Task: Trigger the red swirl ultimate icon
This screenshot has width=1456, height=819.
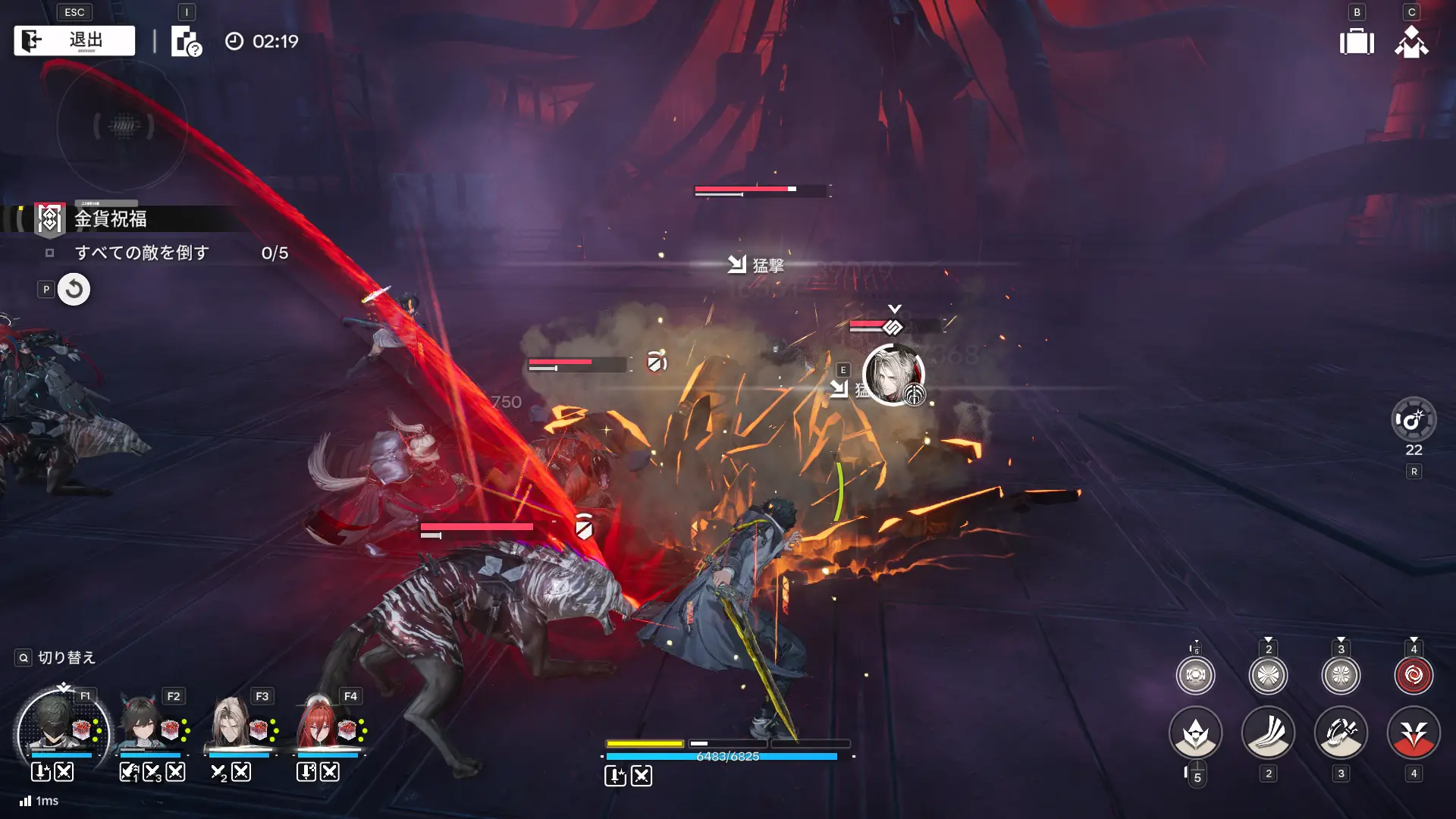Action: point(1414,675)
